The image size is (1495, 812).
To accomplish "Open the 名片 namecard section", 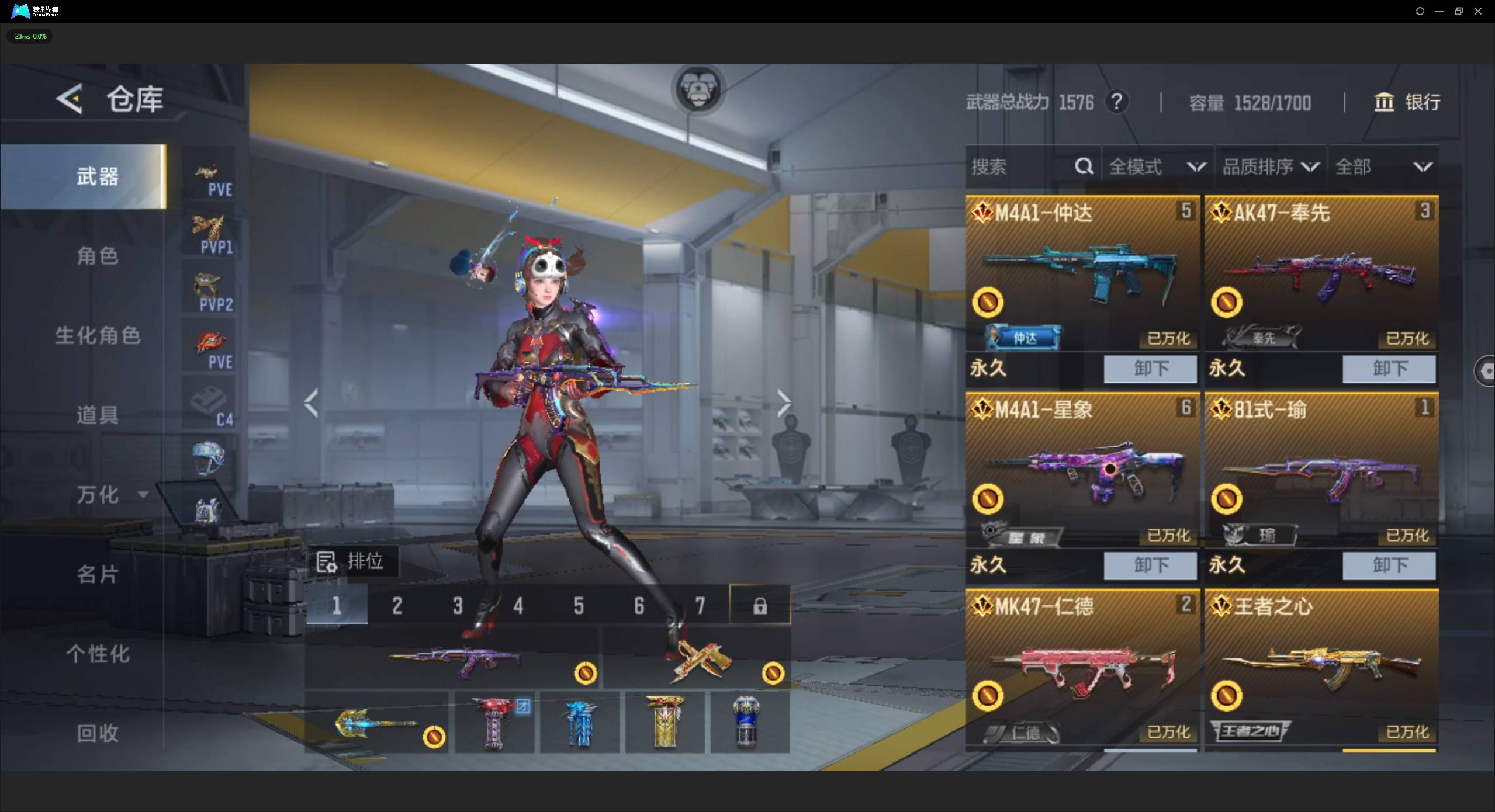I will 98,574.
